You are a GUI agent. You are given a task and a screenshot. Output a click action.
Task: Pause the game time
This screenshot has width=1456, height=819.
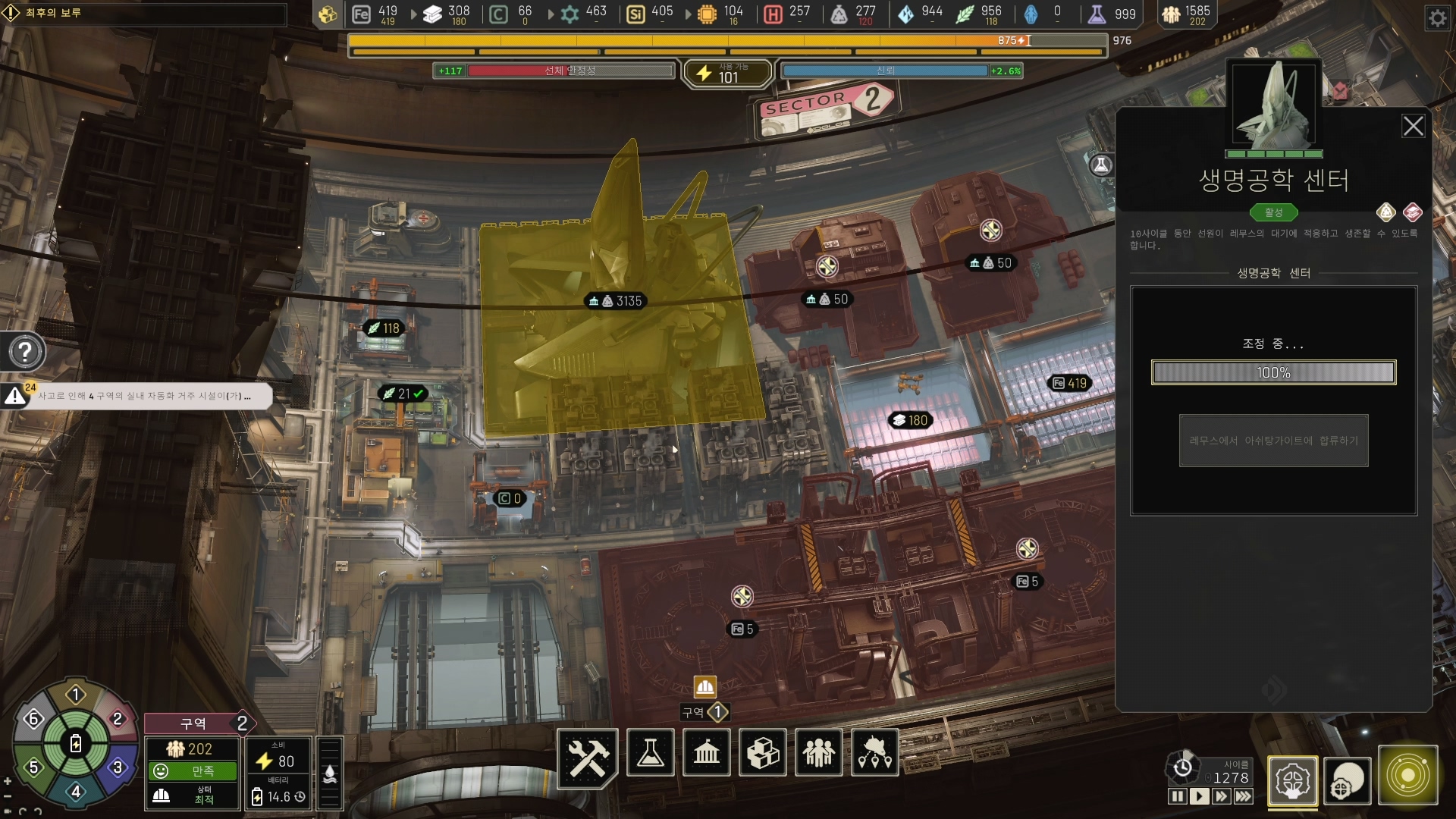pos(1177,796)
